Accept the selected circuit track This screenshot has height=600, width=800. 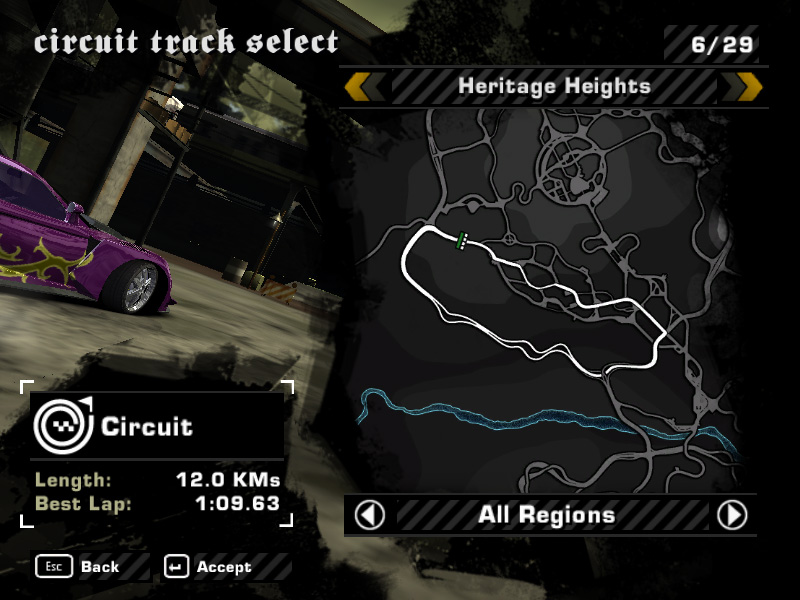tap(212, 567)
